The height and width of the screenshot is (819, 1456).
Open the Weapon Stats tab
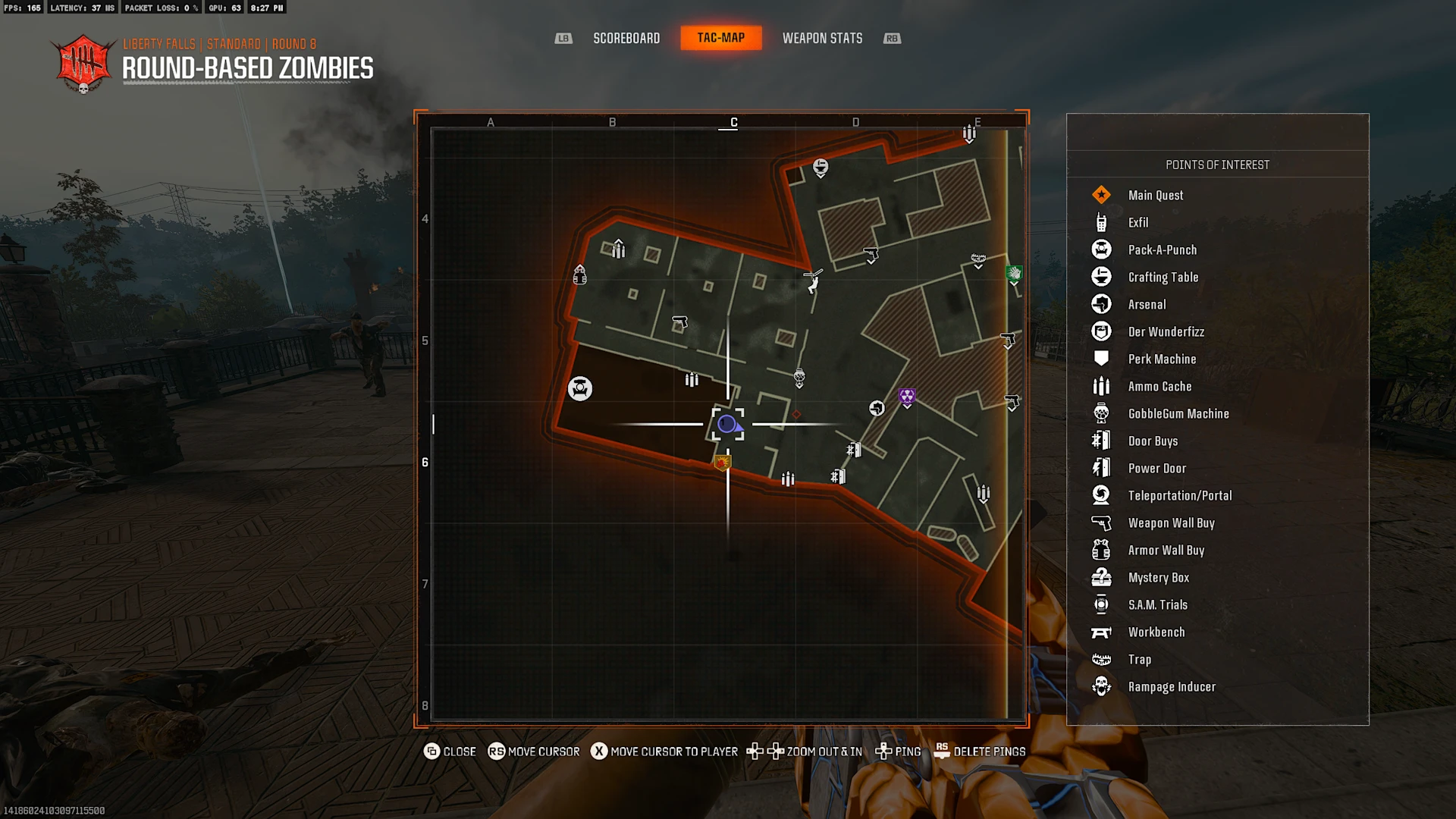[822, 38]
